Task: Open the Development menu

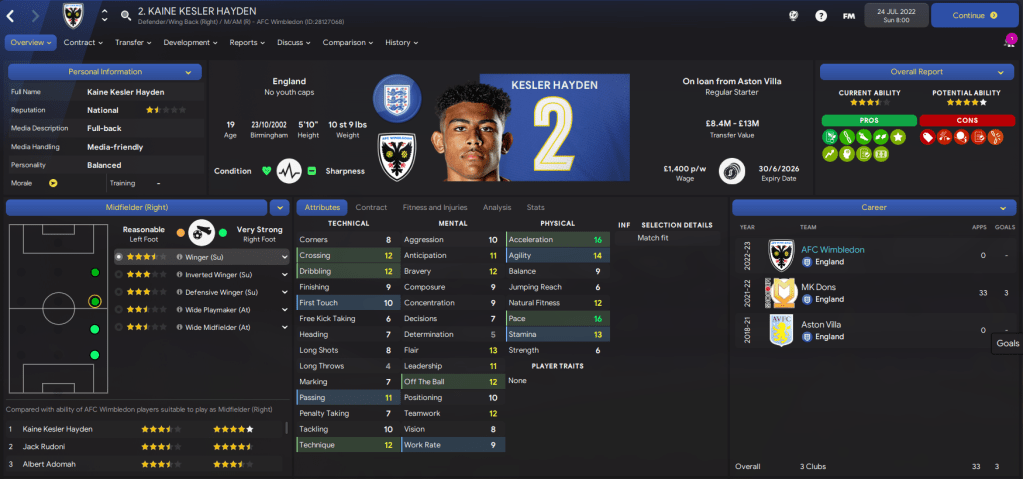Action: click(x=190, y=43)
